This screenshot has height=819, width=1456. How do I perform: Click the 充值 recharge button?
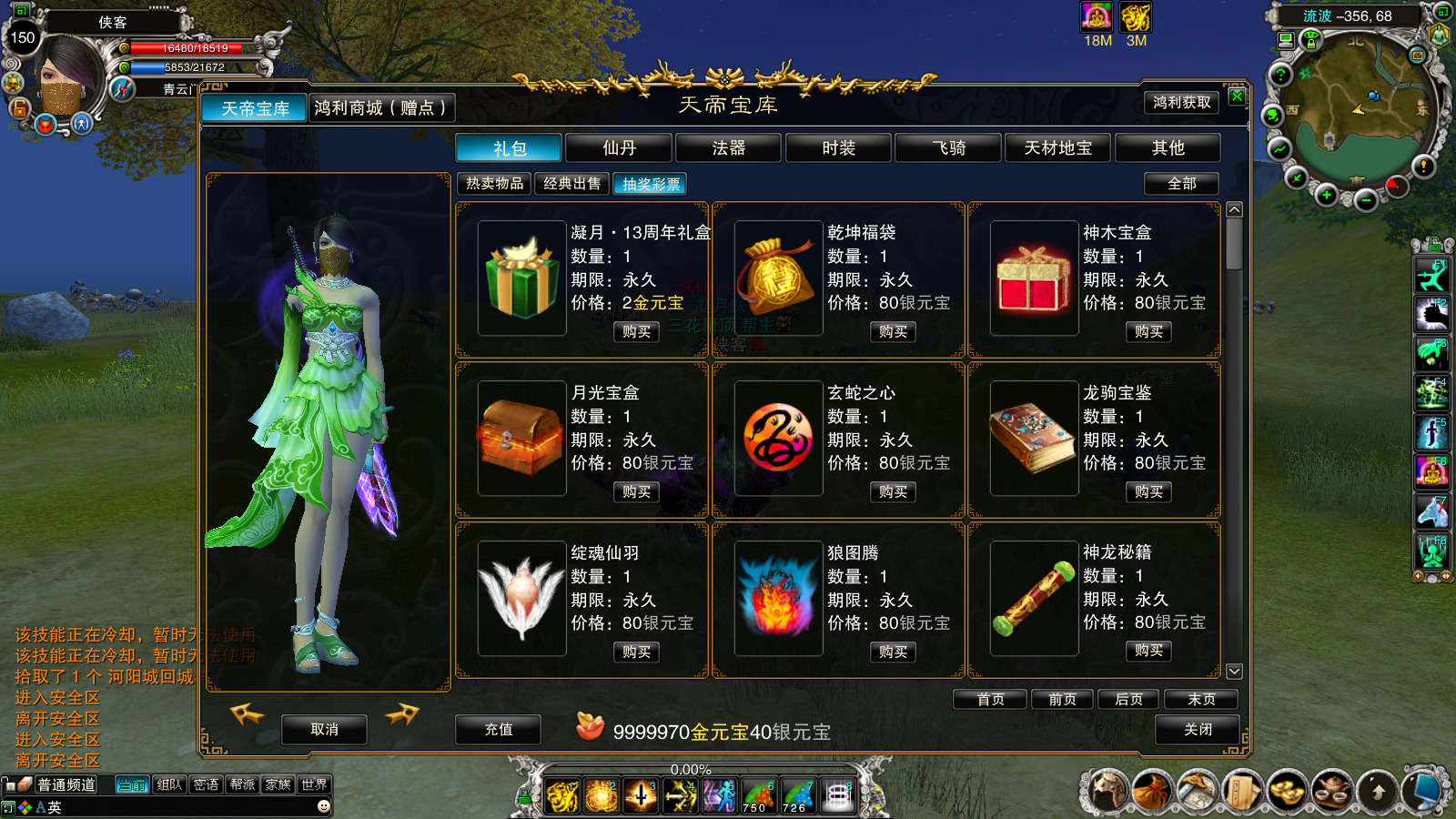(x=498, y=729)
